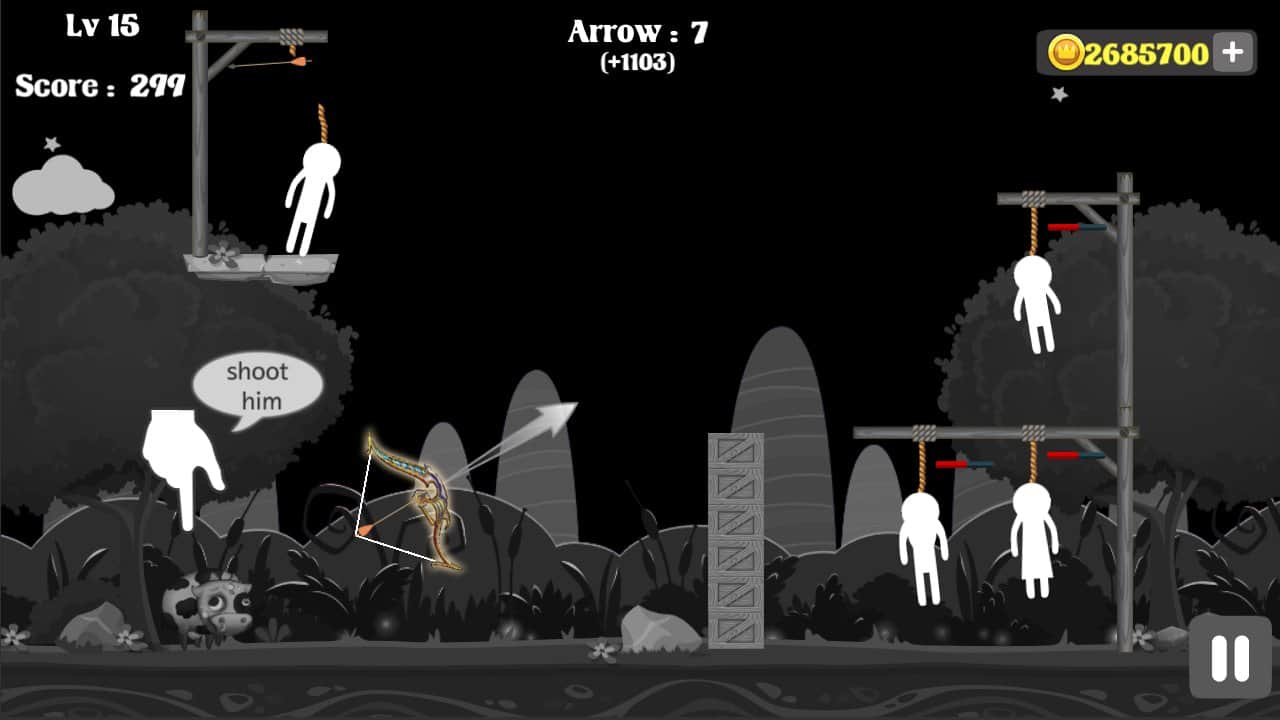Click the red health bar above the middle victim
This screenshot has height=720, width=1280.
[x=953, y=463]
